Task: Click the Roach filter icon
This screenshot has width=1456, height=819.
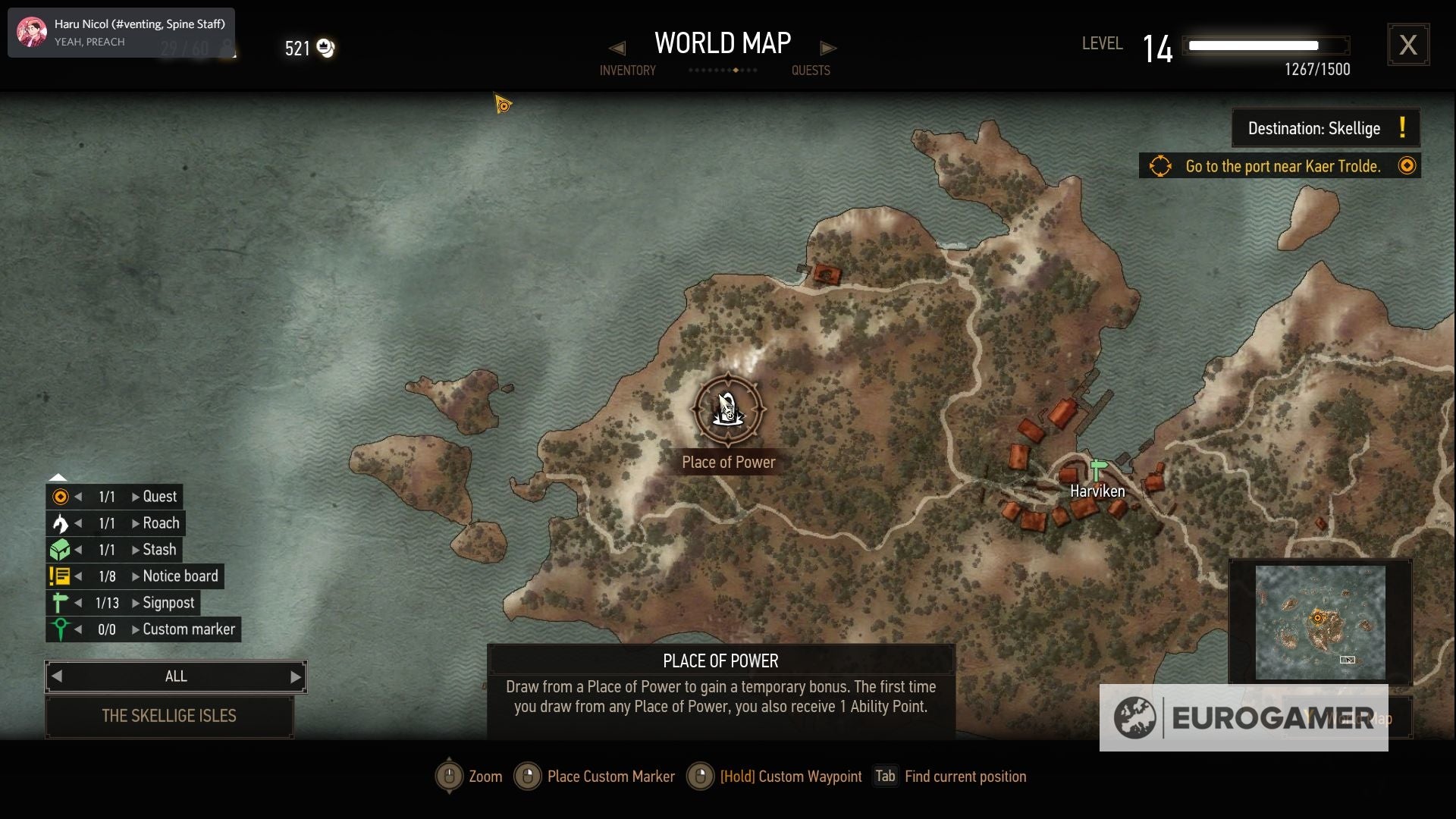Action: pyautogui.click(x=60, y=523)
